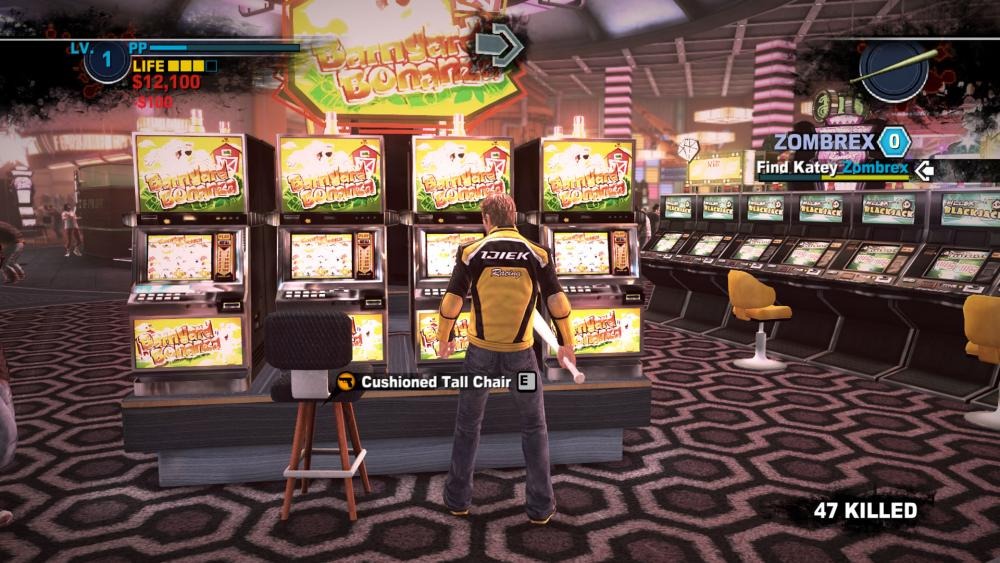
Task: Select the Cushioned Tall Chair pickup label
Action: point(436,381)
